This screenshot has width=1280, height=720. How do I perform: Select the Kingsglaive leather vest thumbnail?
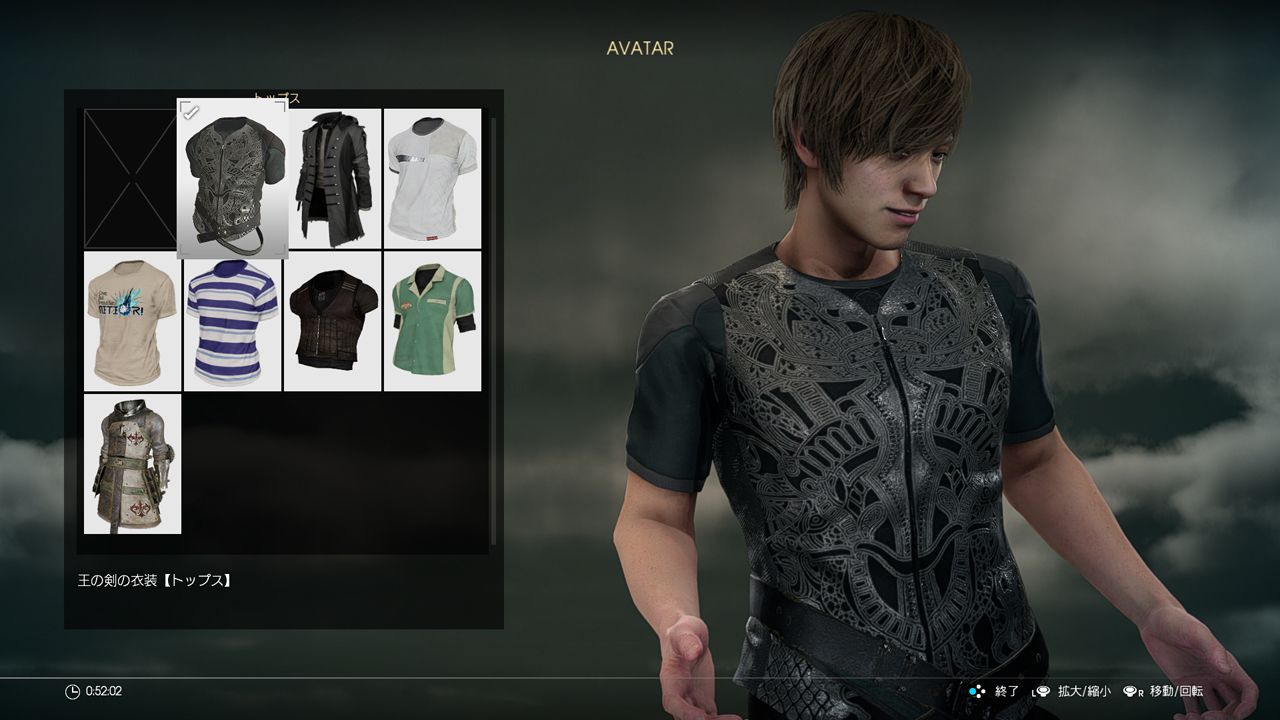coord(230,180)
